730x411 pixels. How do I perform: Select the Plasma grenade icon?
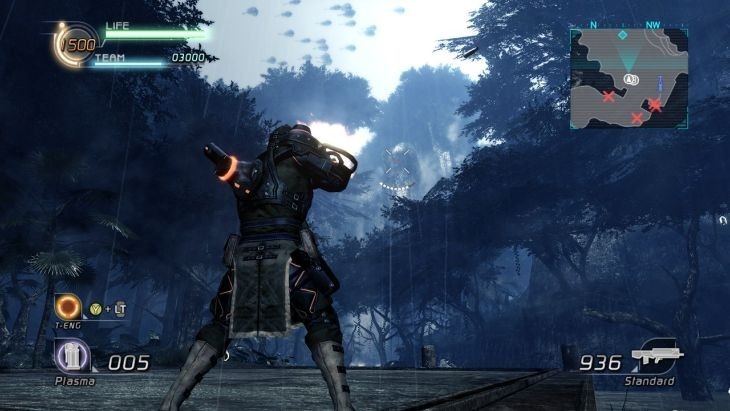click(x=72, y=356)
